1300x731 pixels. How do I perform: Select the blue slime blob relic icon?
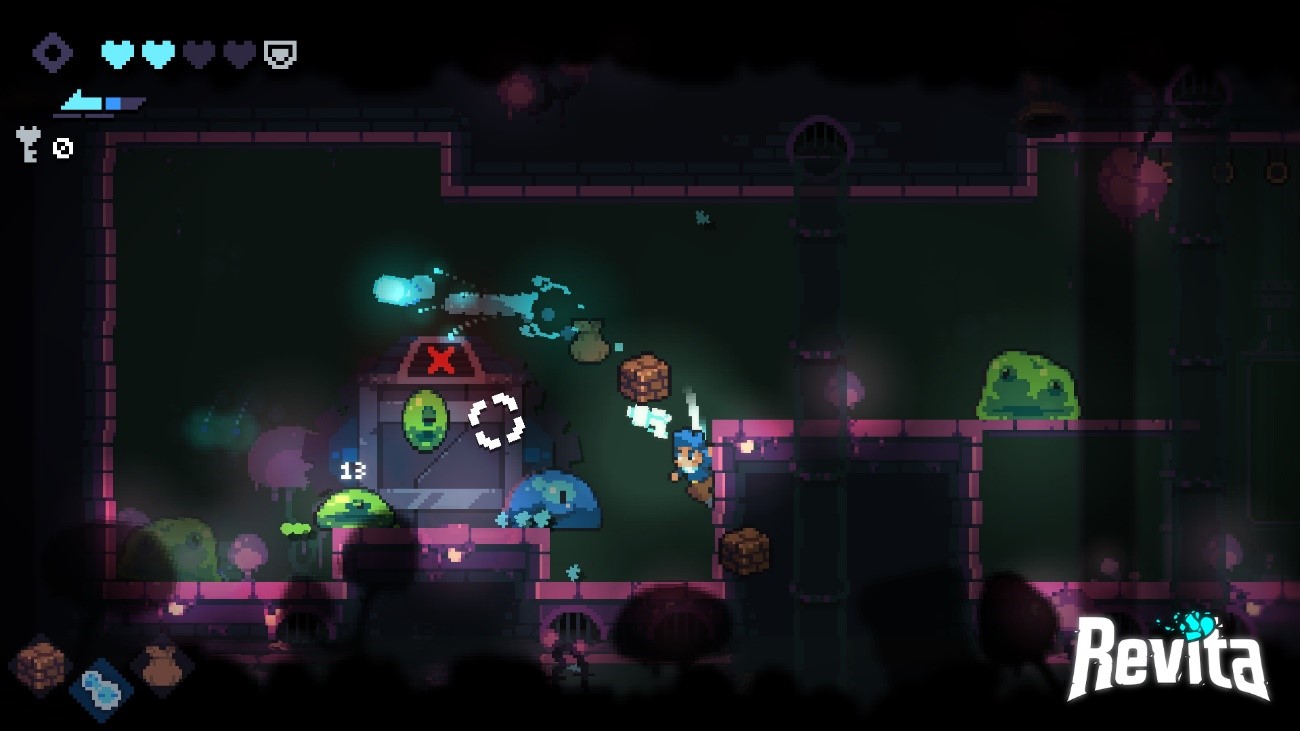(101, 689)
